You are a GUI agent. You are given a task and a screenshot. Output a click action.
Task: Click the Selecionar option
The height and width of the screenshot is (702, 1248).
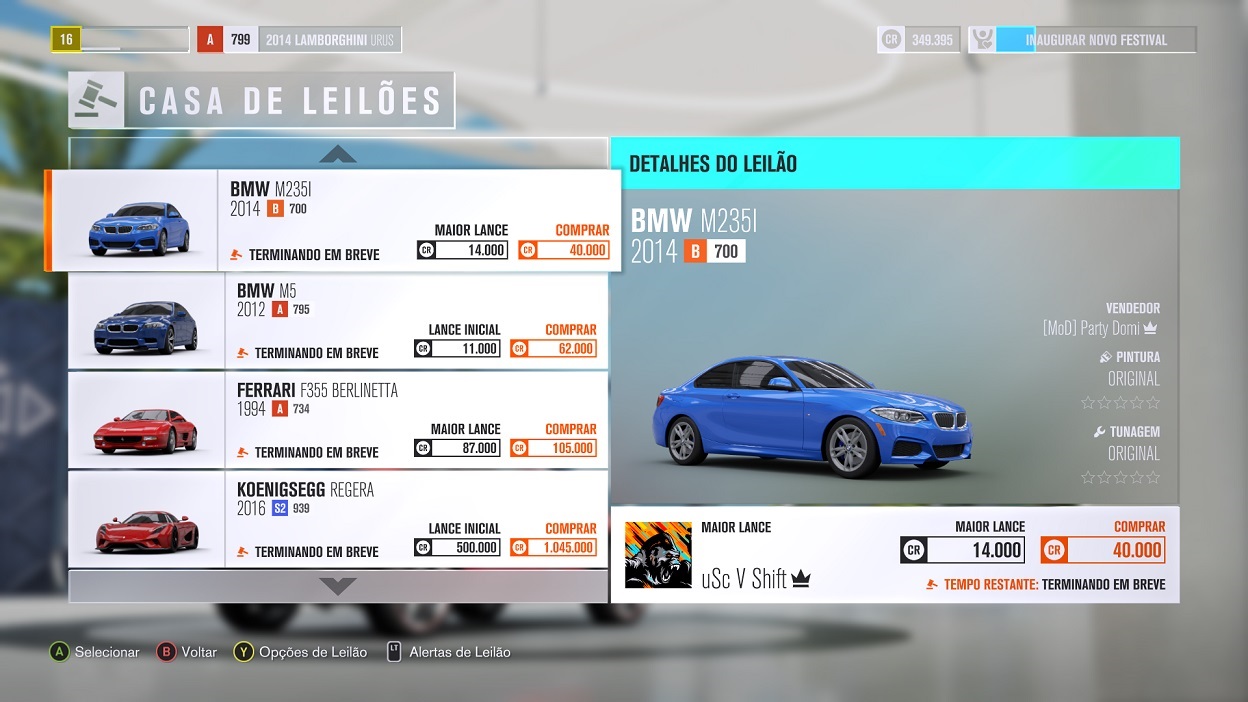(x=95, y=652)
